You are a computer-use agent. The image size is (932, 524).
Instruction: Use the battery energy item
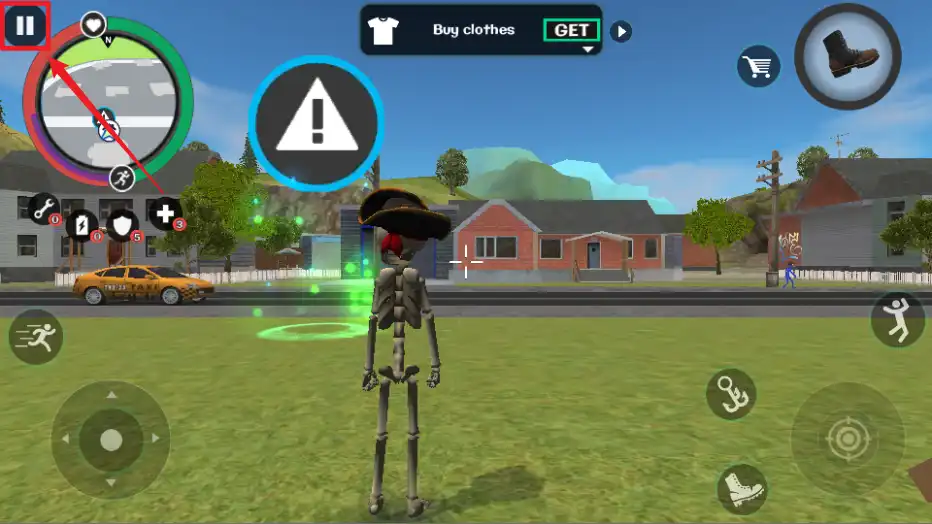point(82,224)
